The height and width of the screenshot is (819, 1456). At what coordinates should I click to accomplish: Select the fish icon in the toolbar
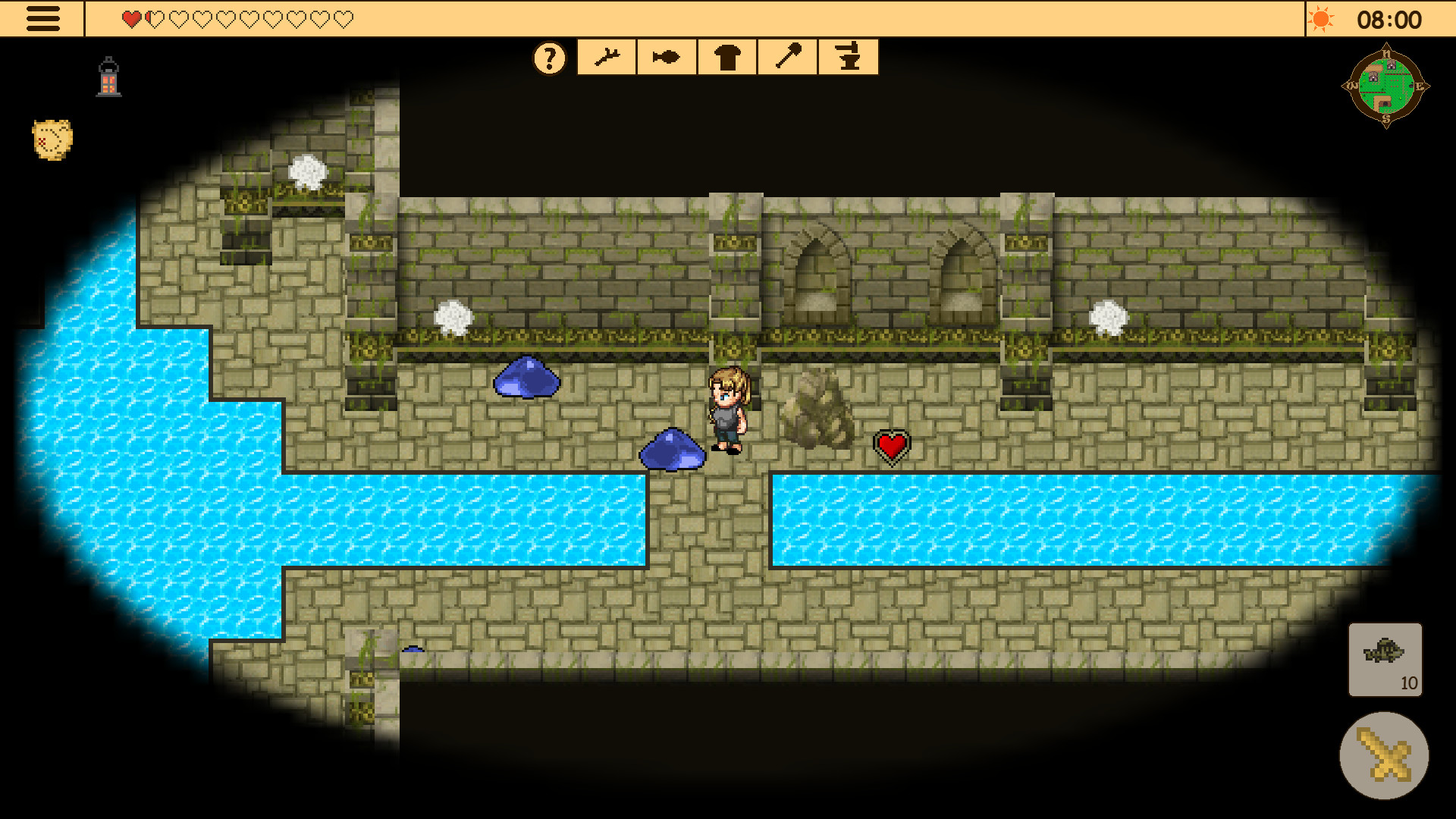pos(666,56)
